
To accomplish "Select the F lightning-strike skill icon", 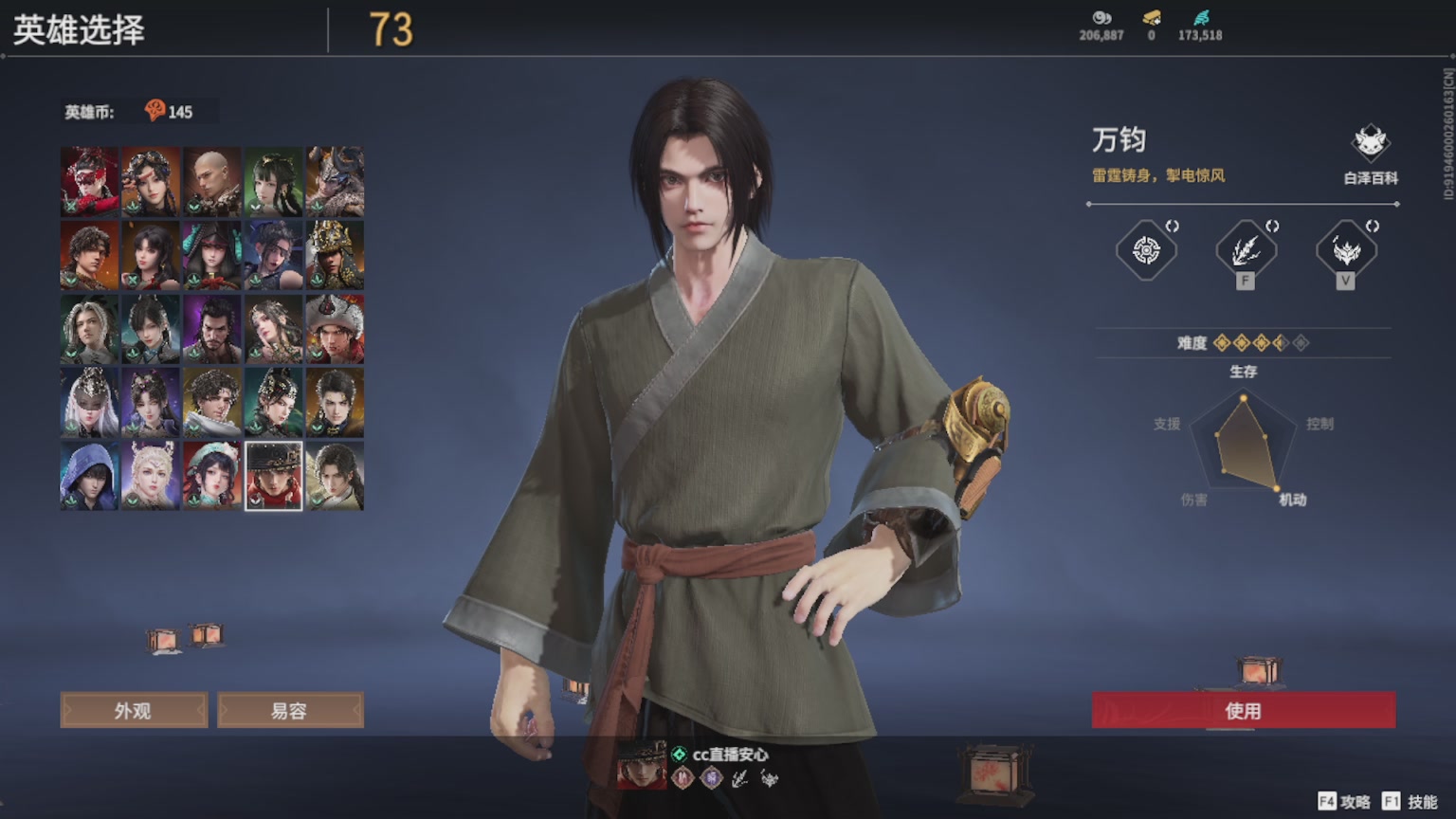I will [1246, 249].
